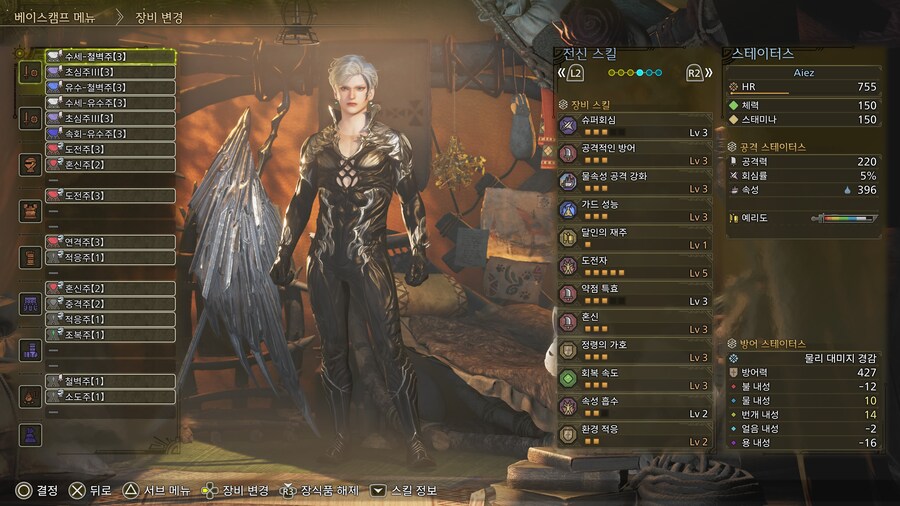The height and width of the screenshot is (506, 900).
Task: Select the 가드 성능 skill row
Action: coord(634,209)
